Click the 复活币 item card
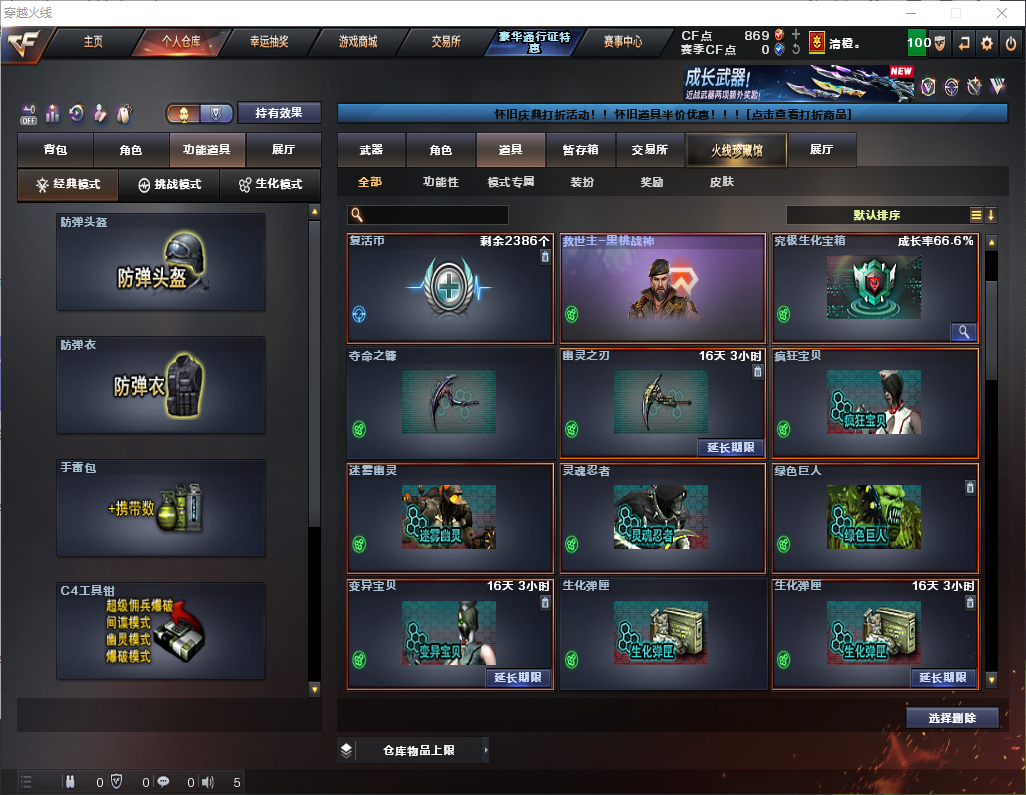Screen dimensions: 1026x795 (x=450, y=290)
